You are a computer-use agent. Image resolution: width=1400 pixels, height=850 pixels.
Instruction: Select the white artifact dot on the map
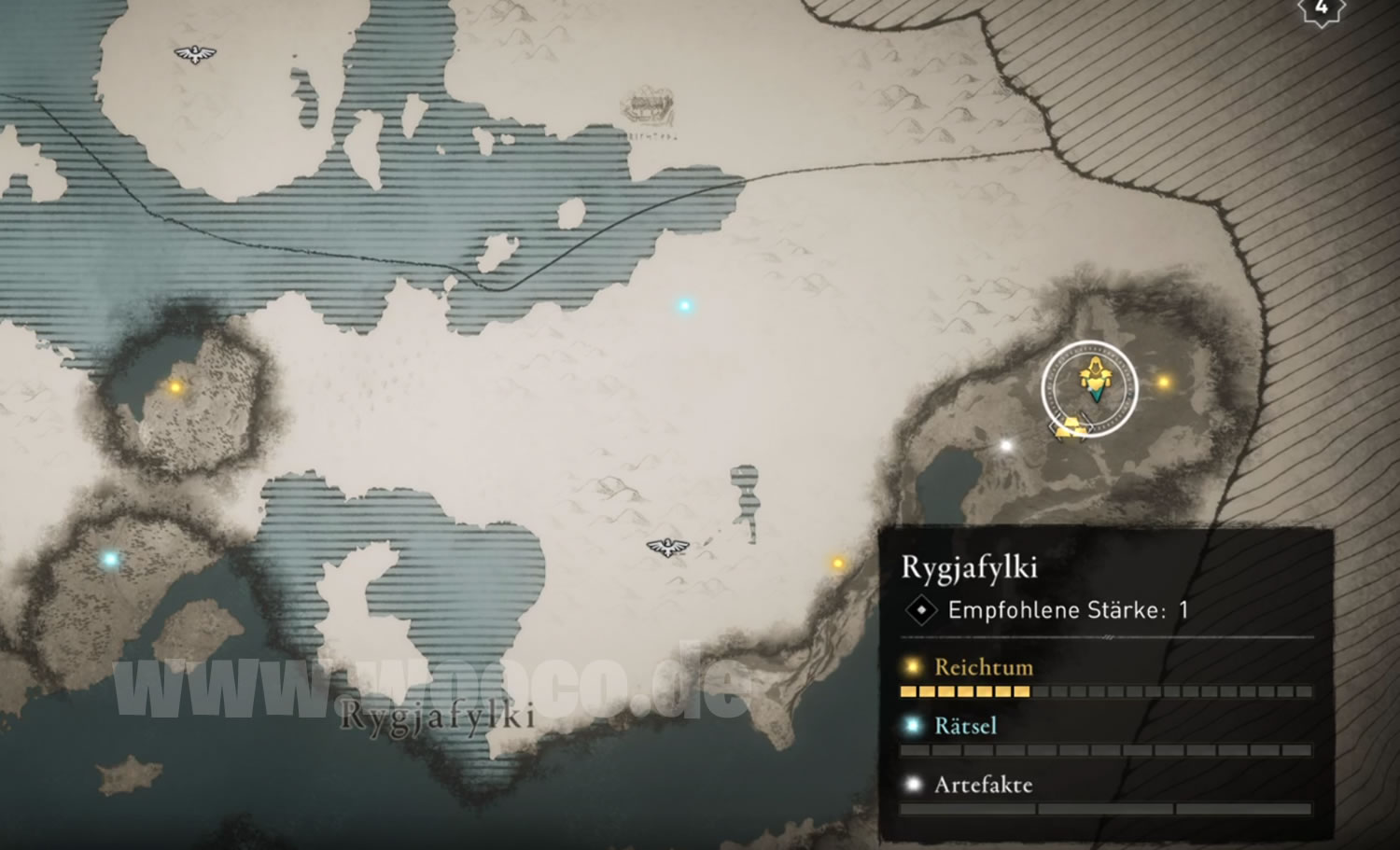pos(1006,446)
